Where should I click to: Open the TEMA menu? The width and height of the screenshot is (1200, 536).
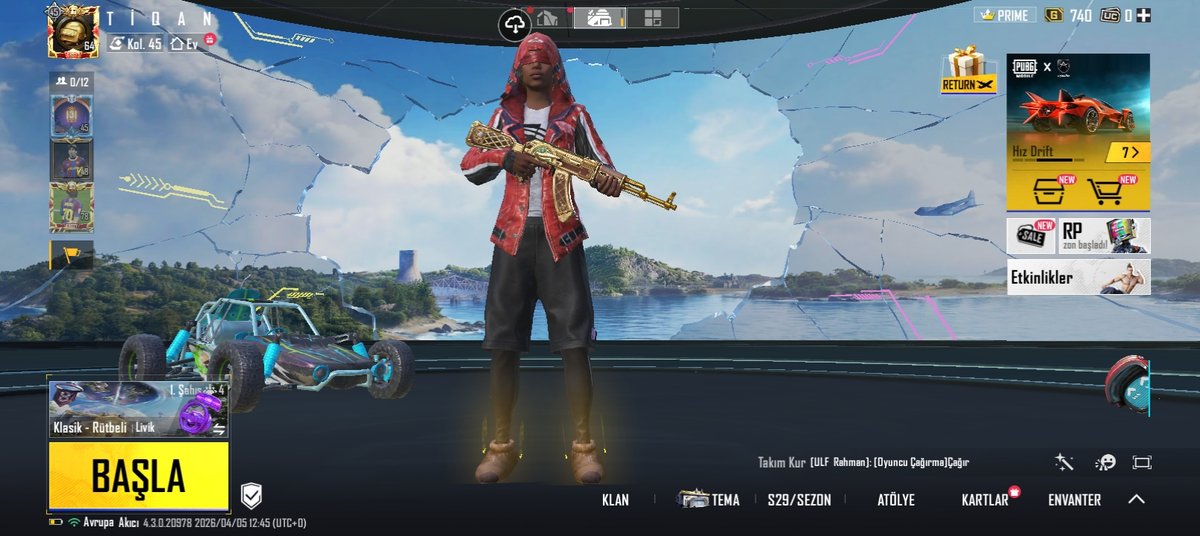pos(712,500)
